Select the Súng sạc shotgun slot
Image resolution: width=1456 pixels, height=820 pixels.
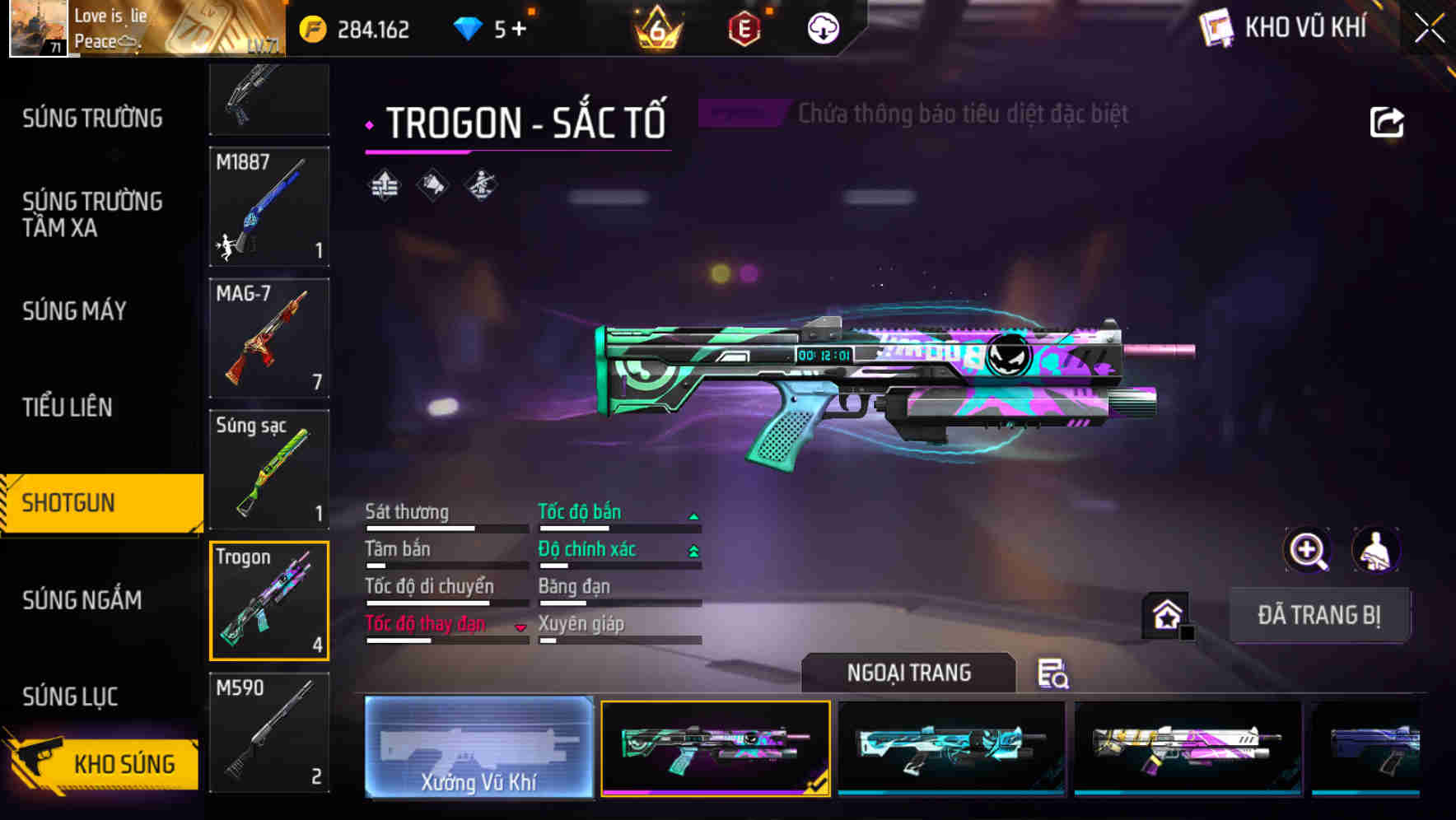click(x=269, y=469)
